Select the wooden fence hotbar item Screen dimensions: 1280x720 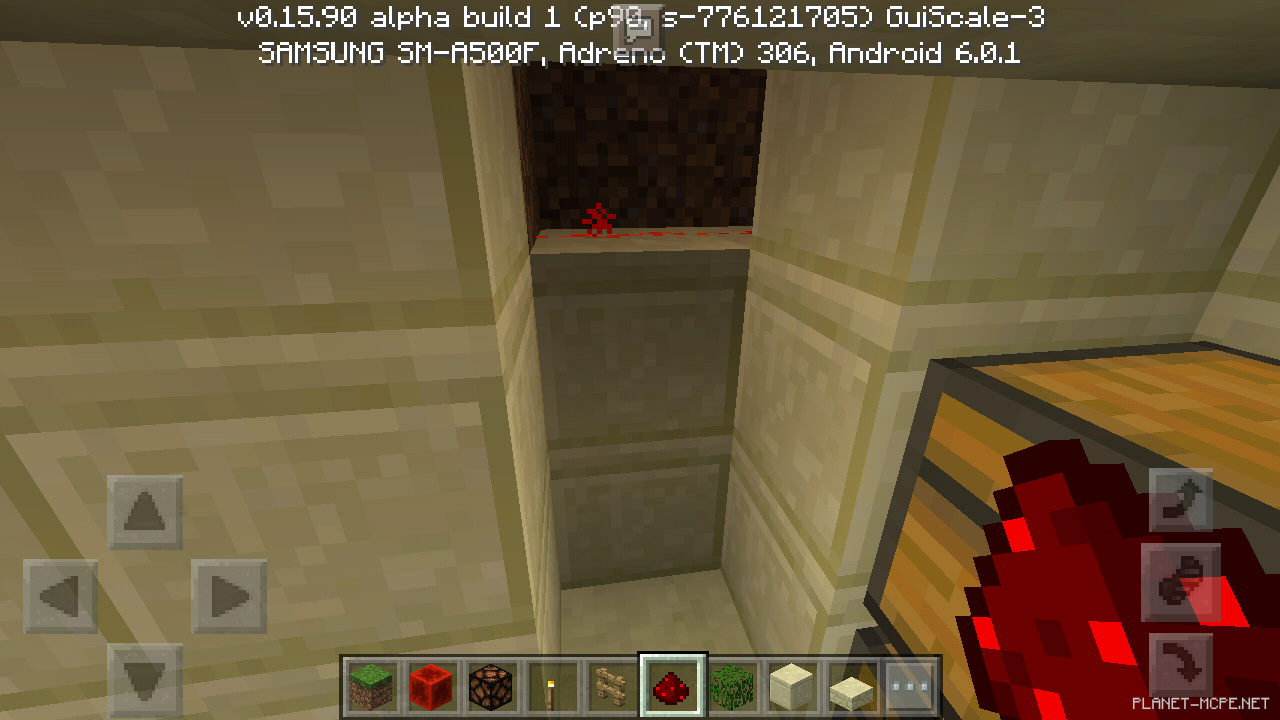[611, 685]
